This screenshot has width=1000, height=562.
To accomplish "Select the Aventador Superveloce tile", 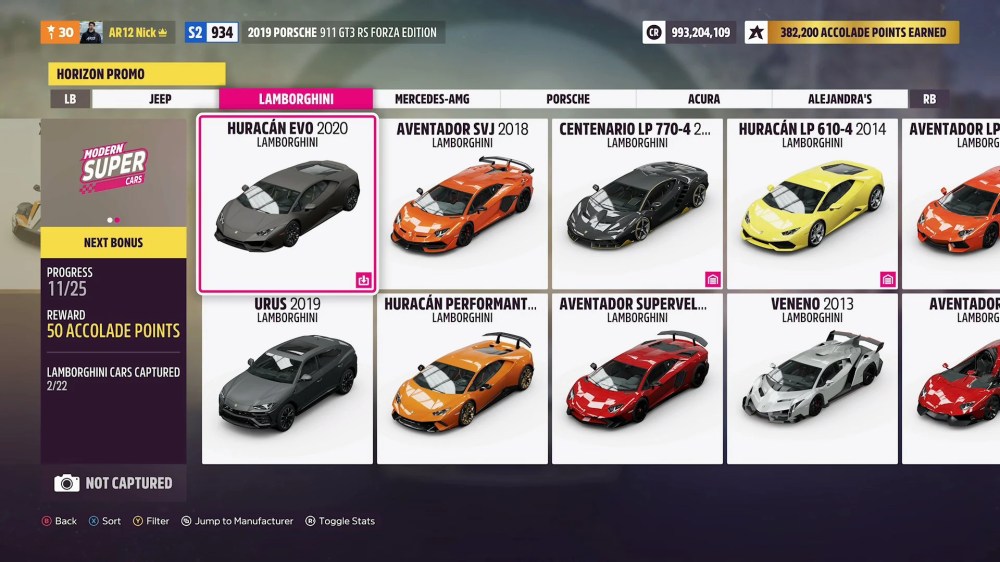I will (x=637, y=378).
